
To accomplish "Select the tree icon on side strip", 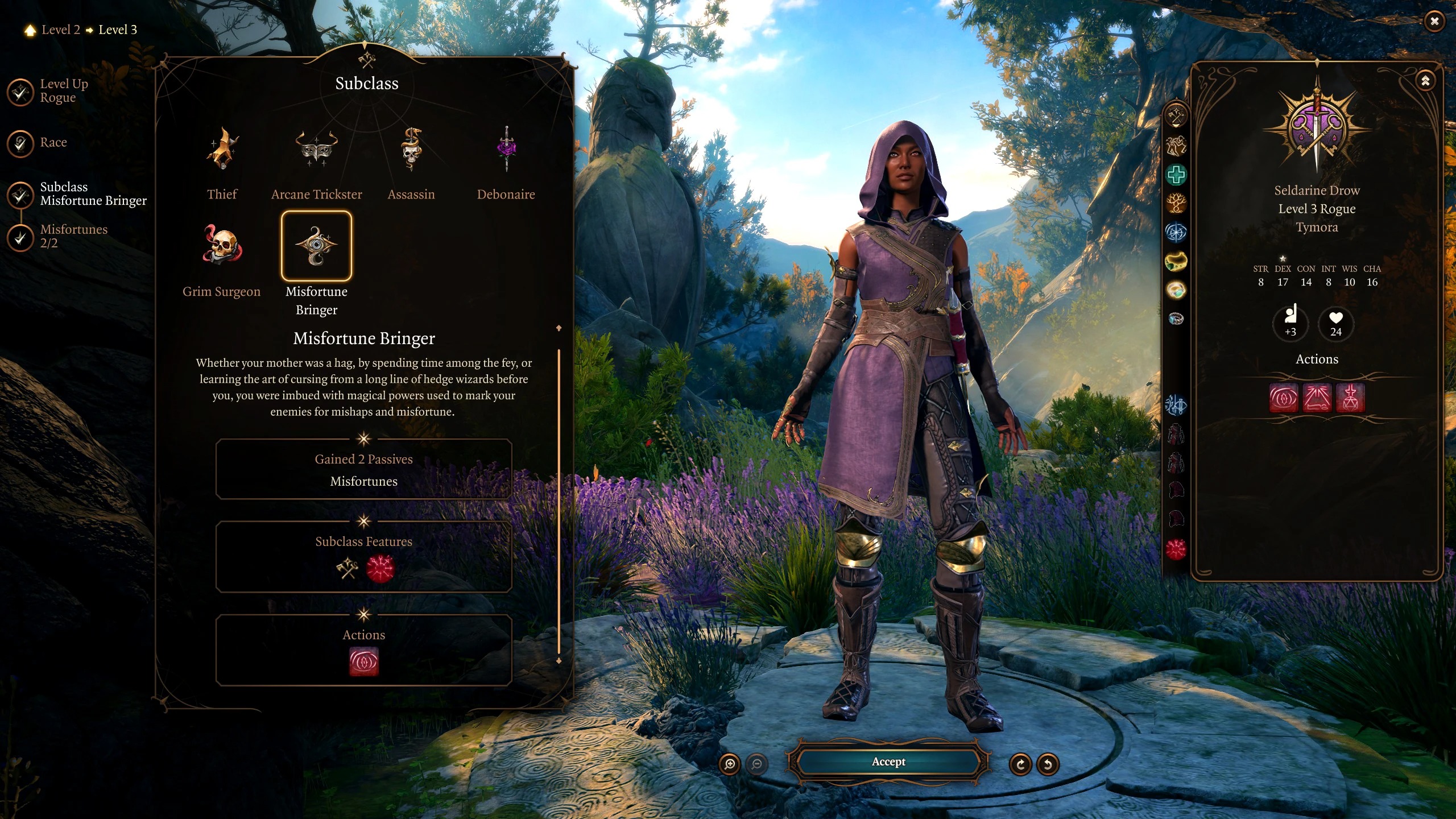I will (1176, 203).
